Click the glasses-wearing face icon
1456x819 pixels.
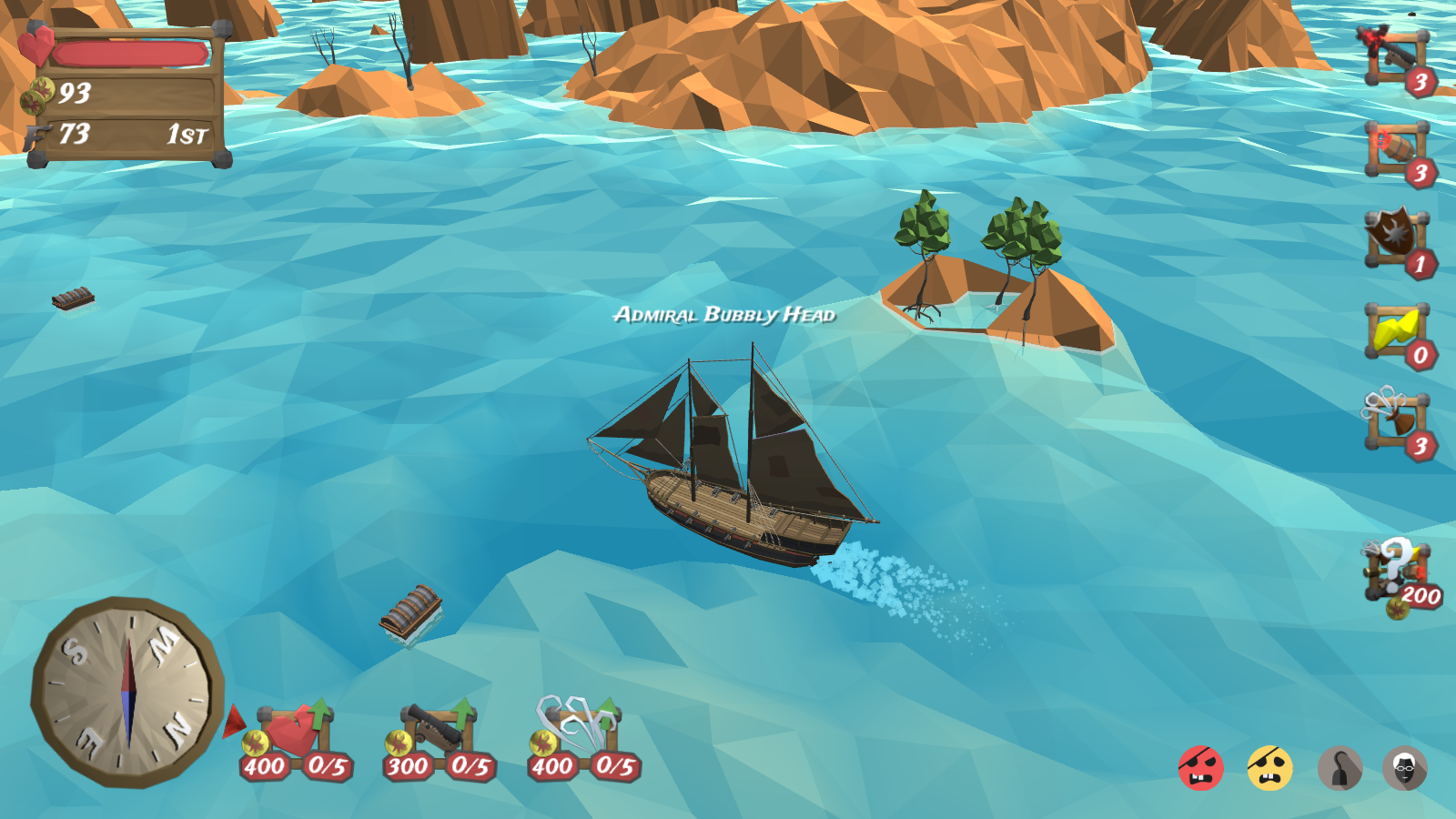point(1405,768)
